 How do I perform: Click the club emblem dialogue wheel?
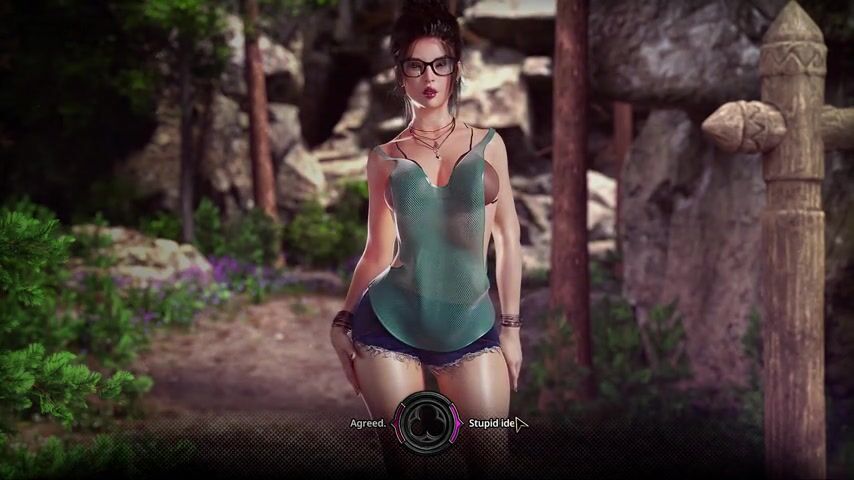tap(427, 423)
